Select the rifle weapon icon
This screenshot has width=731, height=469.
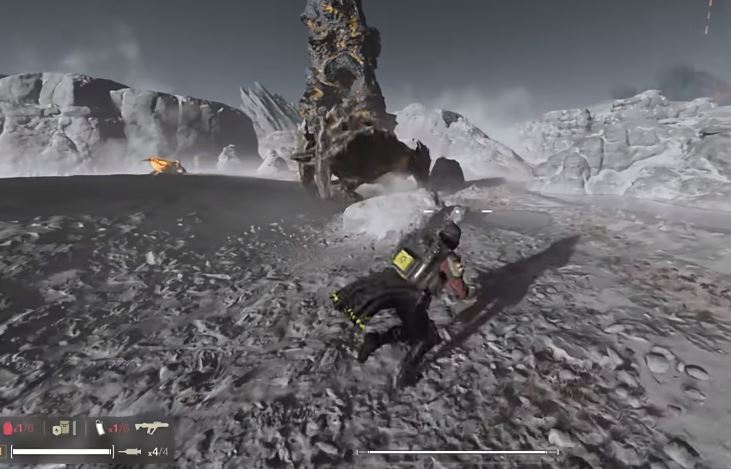[151, 427]
